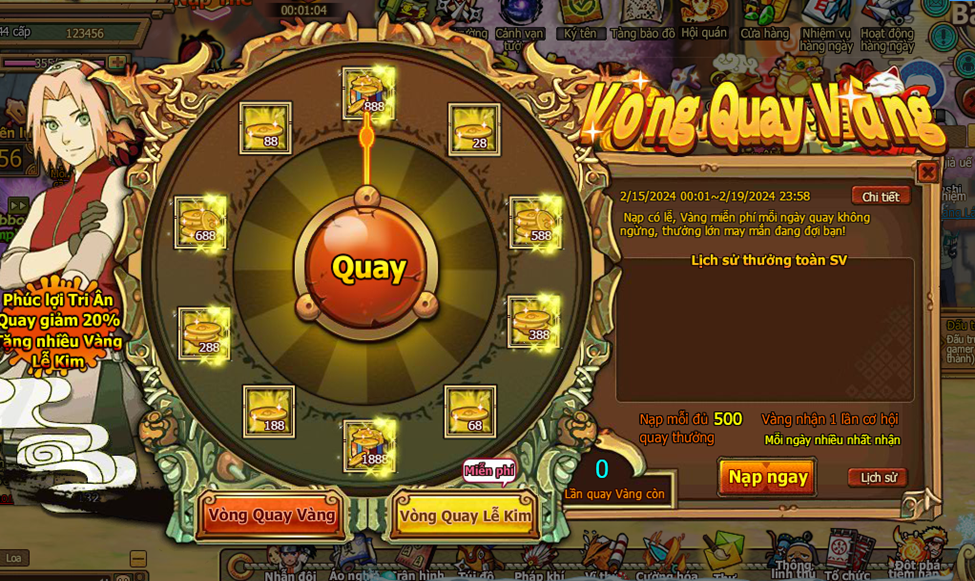Choose the 28 gold prize slot

474,129
